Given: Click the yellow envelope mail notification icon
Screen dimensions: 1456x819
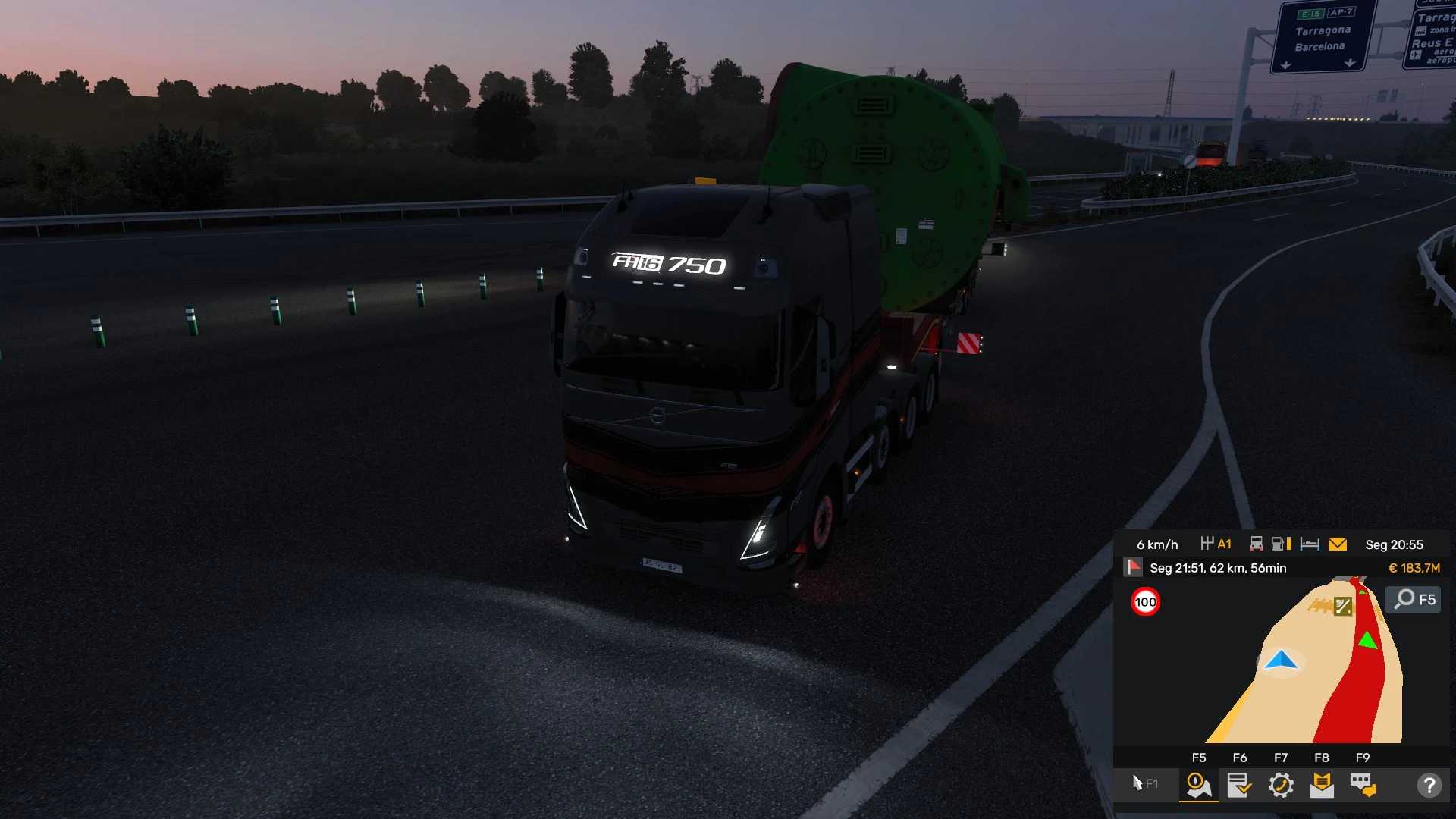Looking at the screenshot, I should pyautogui.click(x=1338, y=544).
